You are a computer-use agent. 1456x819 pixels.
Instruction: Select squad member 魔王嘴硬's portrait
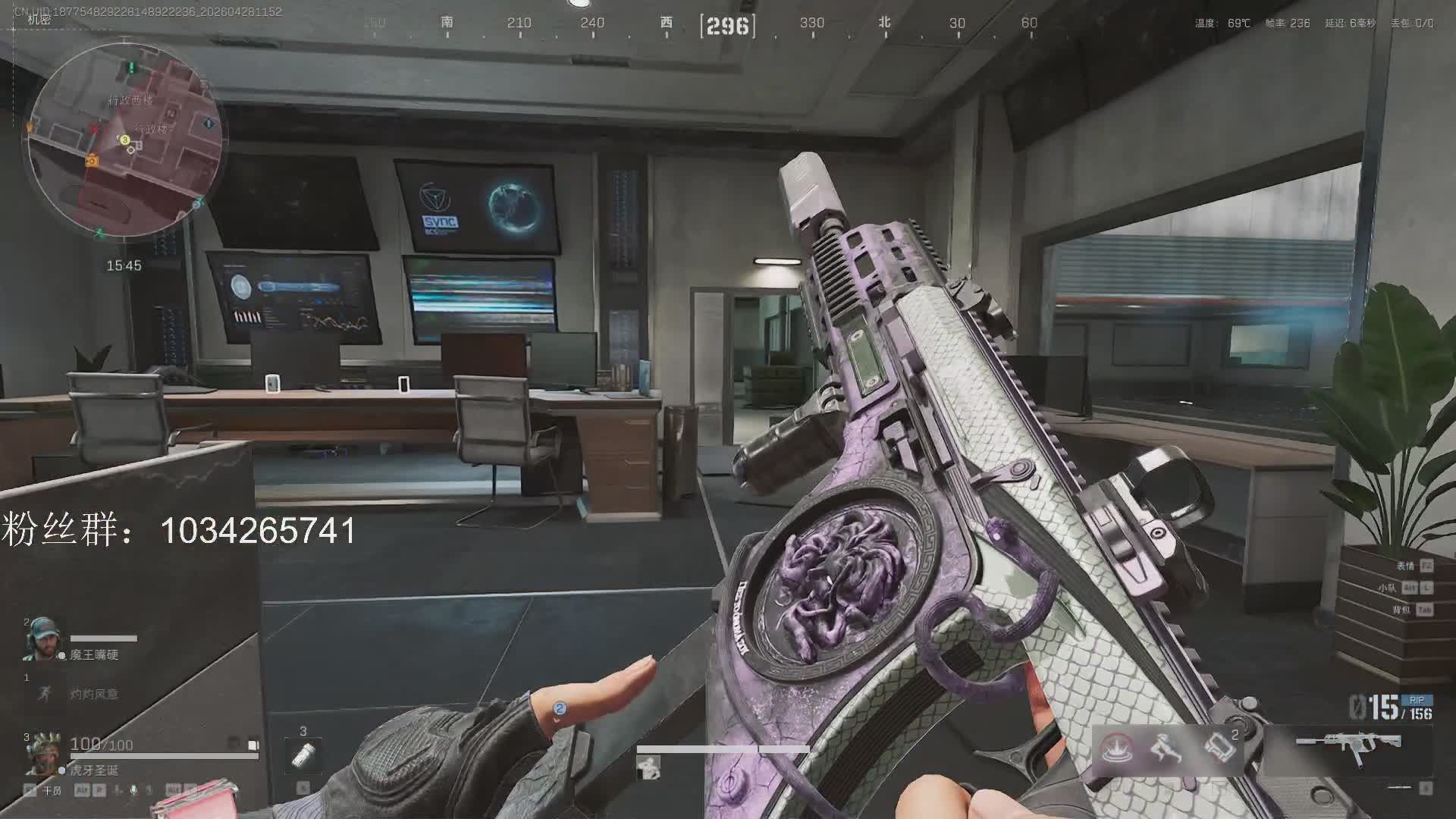pyautogui.click(x=39, y=639)
